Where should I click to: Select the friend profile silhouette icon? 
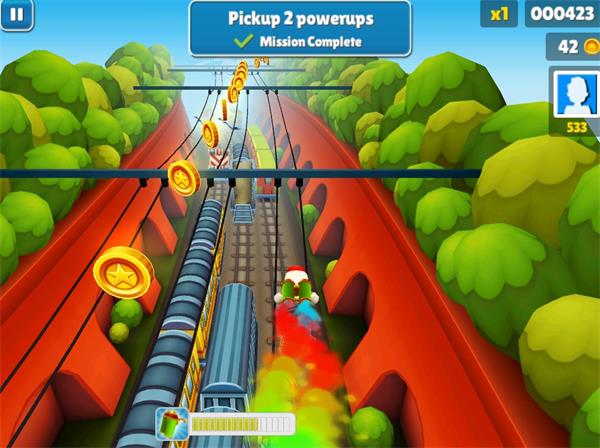click(x=575, y=96)
